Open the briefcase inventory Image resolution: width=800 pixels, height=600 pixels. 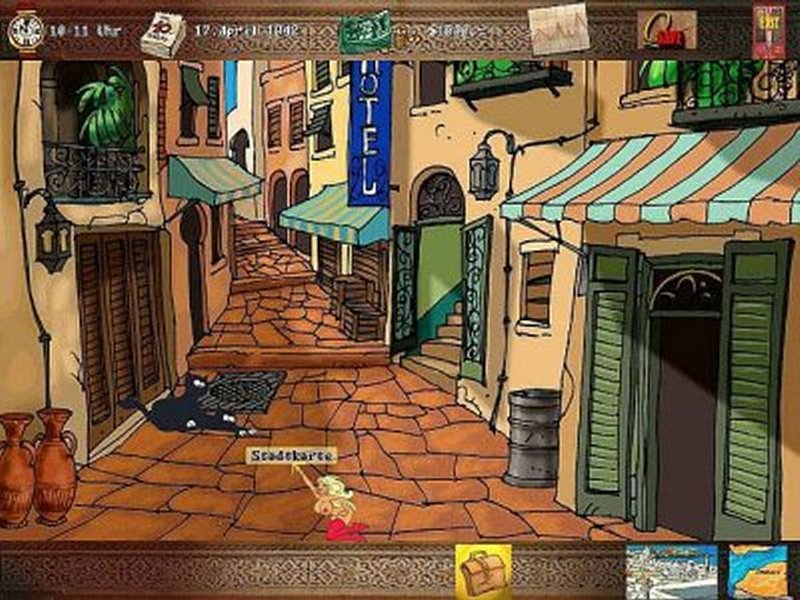[x=483, y=571]
